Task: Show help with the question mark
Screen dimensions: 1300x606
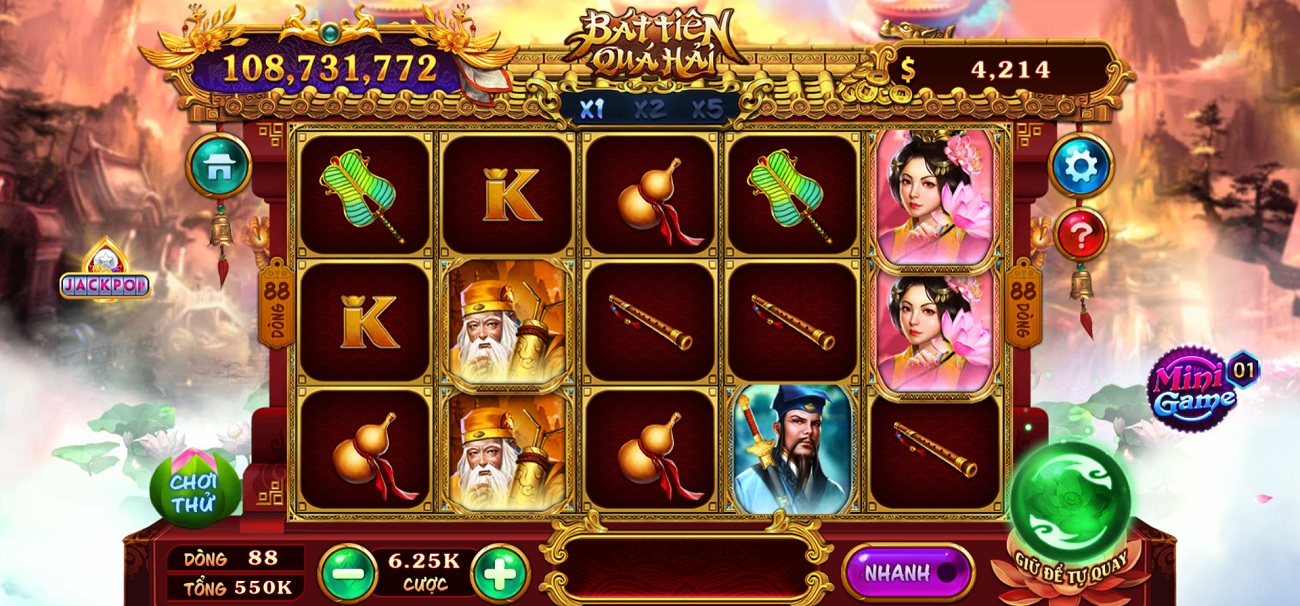Action: tap(1080, 236)
